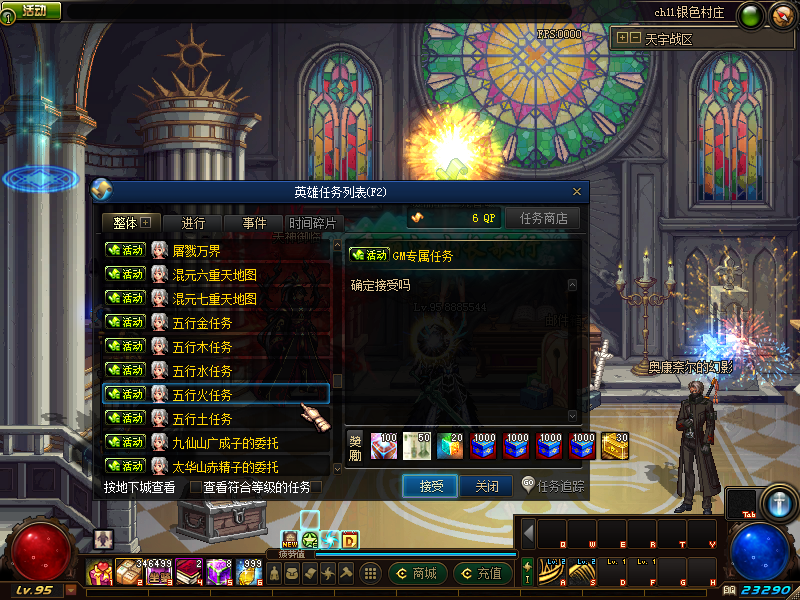Select the 整体 tab
800x600 pixels.
coord(131,223)
